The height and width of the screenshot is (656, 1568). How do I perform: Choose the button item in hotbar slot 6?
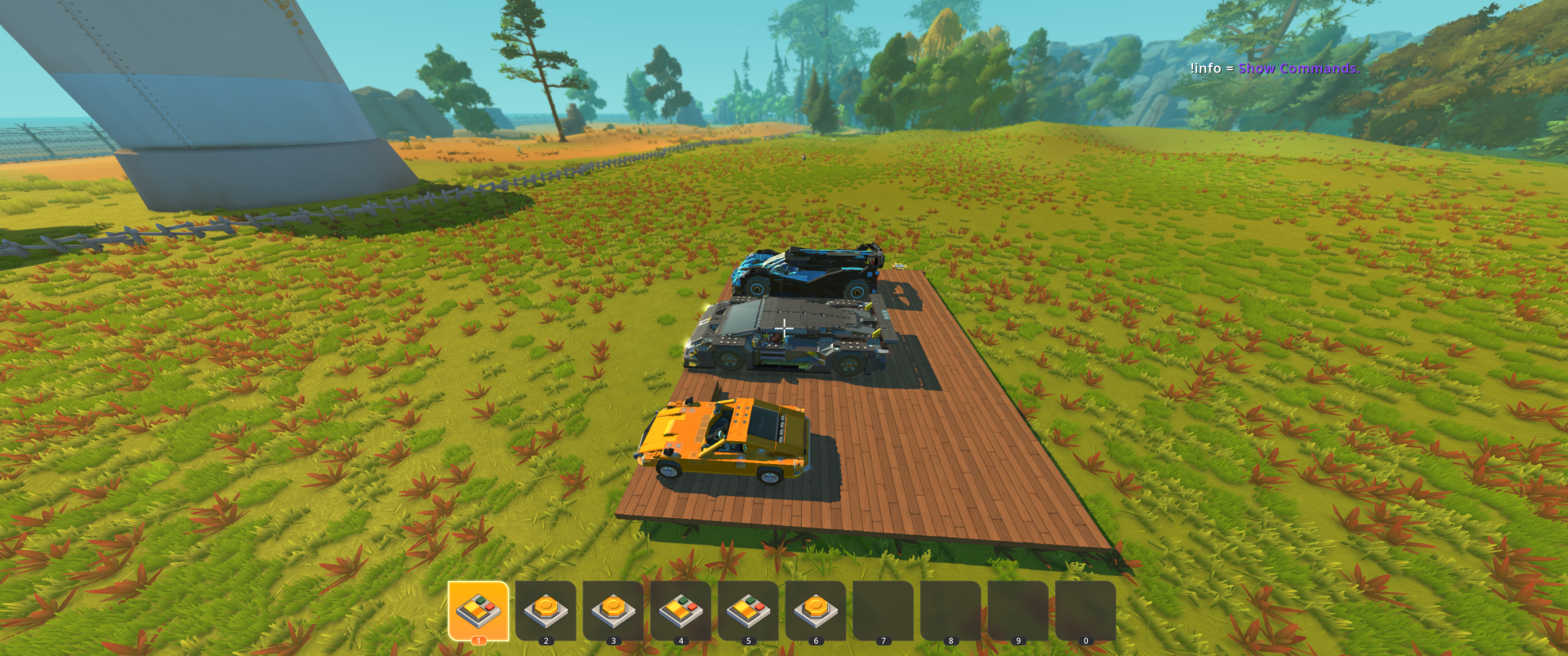(x=815, y=610)
